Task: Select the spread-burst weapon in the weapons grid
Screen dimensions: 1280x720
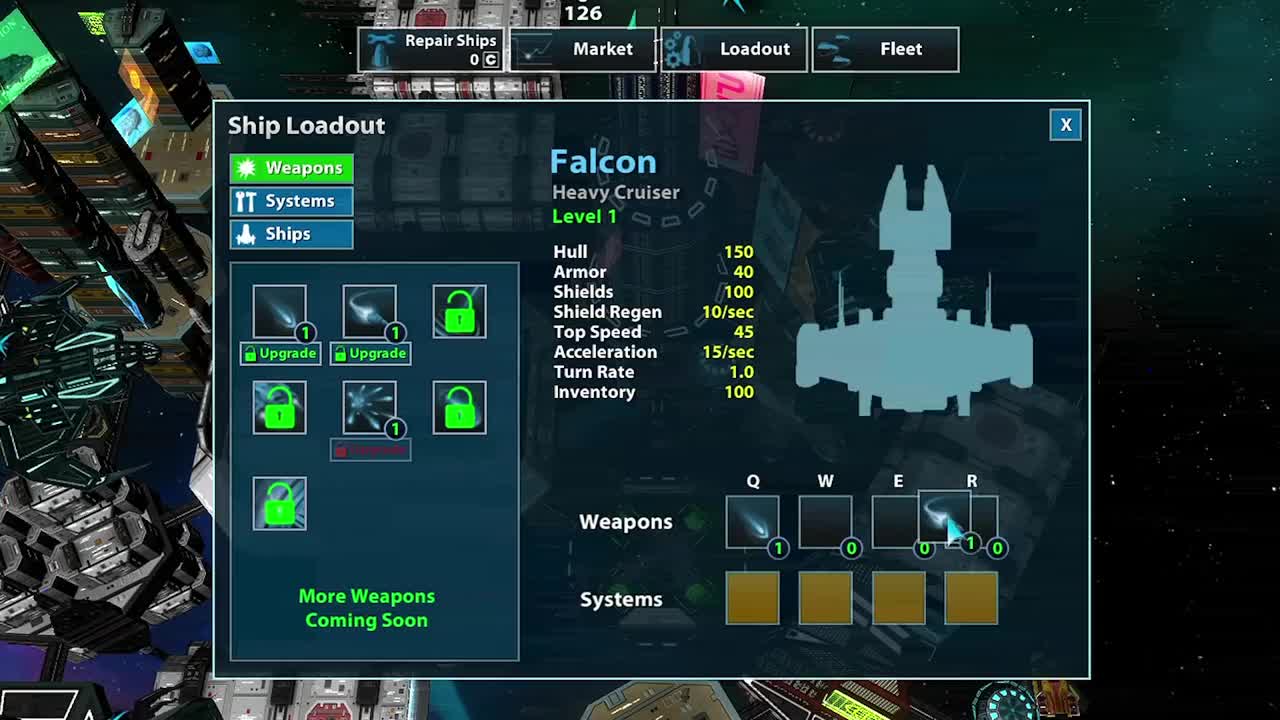Action: (369, 407)
